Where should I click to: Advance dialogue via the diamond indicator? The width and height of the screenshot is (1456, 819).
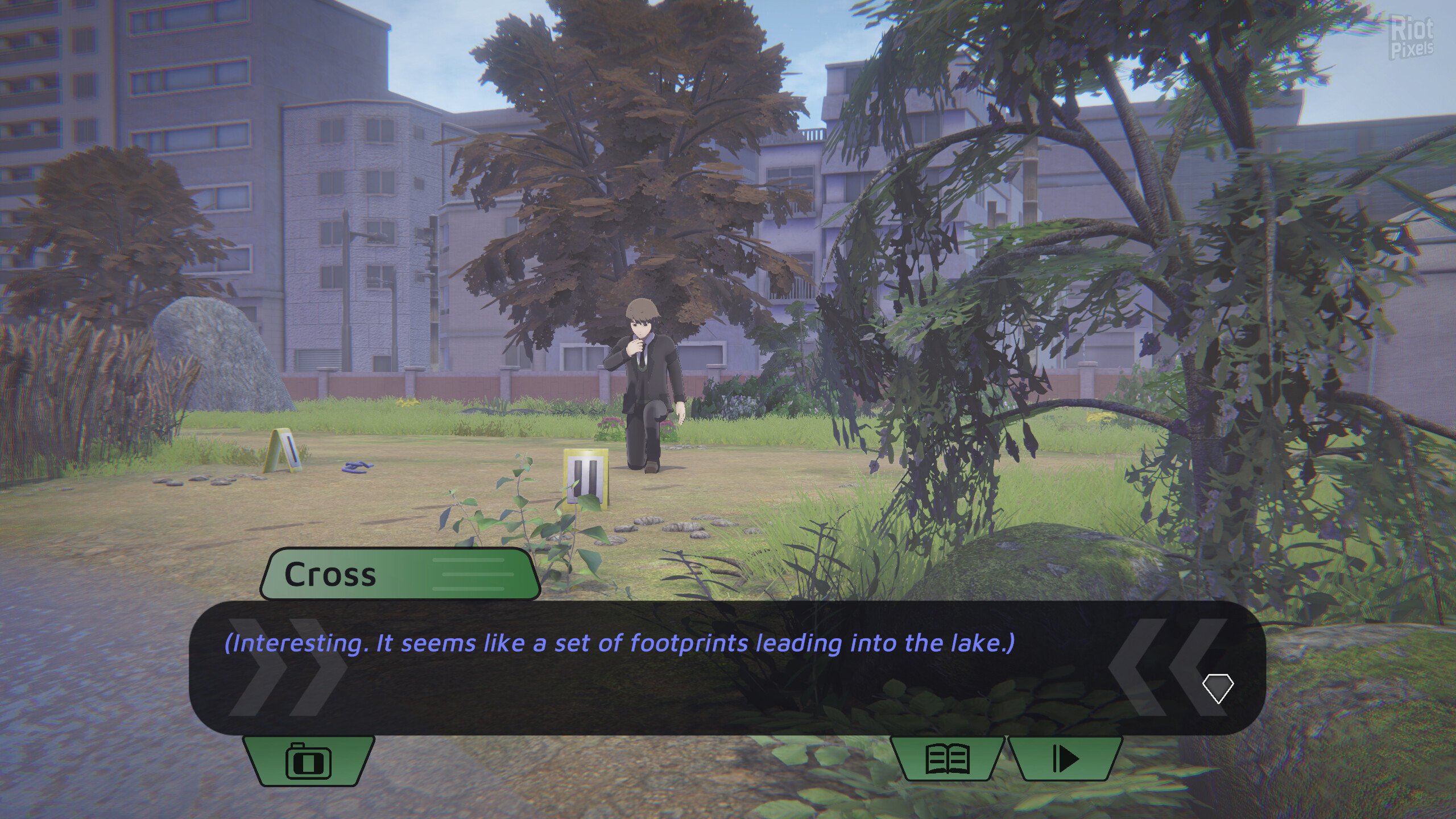1218,689
